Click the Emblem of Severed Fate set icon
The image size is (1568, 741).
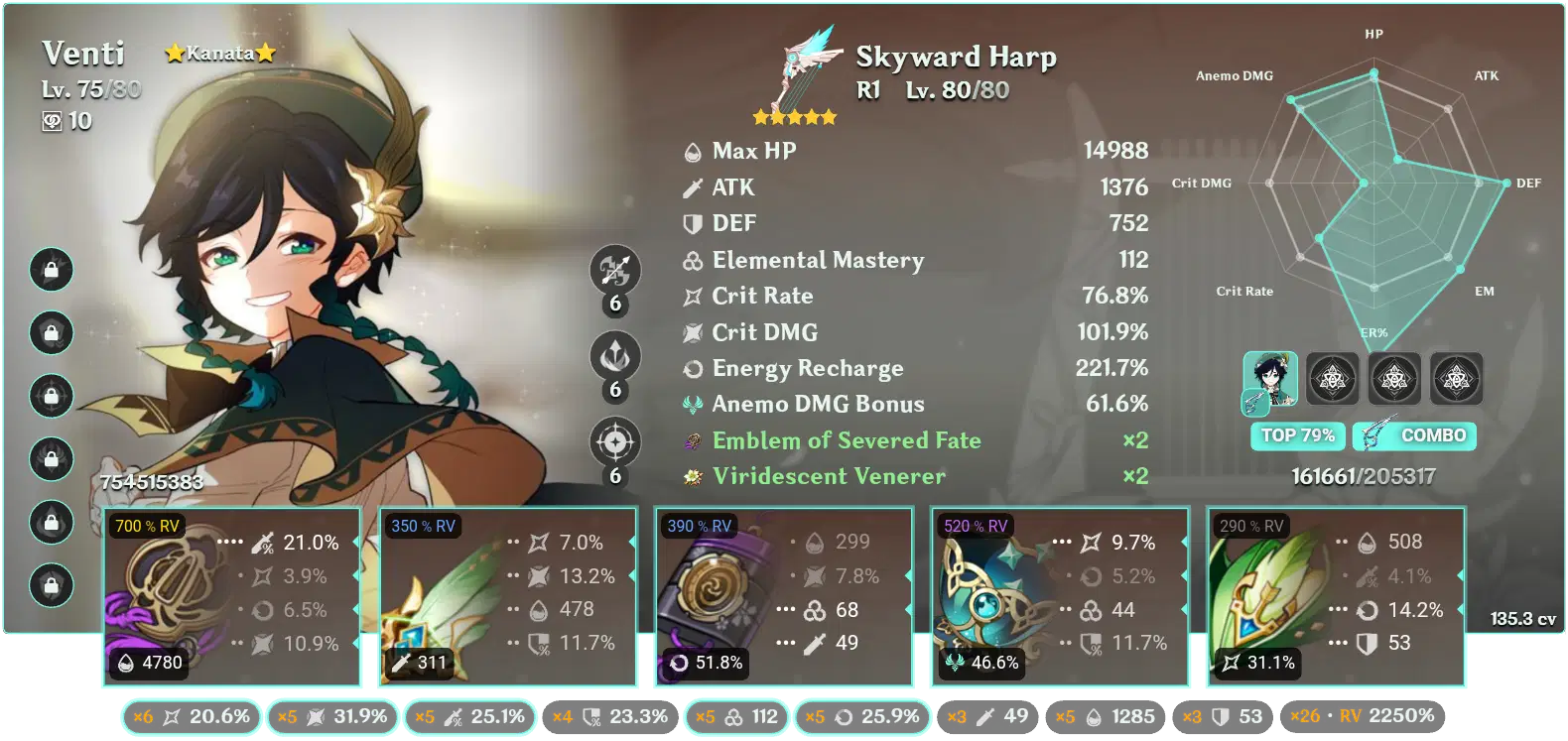692,439
